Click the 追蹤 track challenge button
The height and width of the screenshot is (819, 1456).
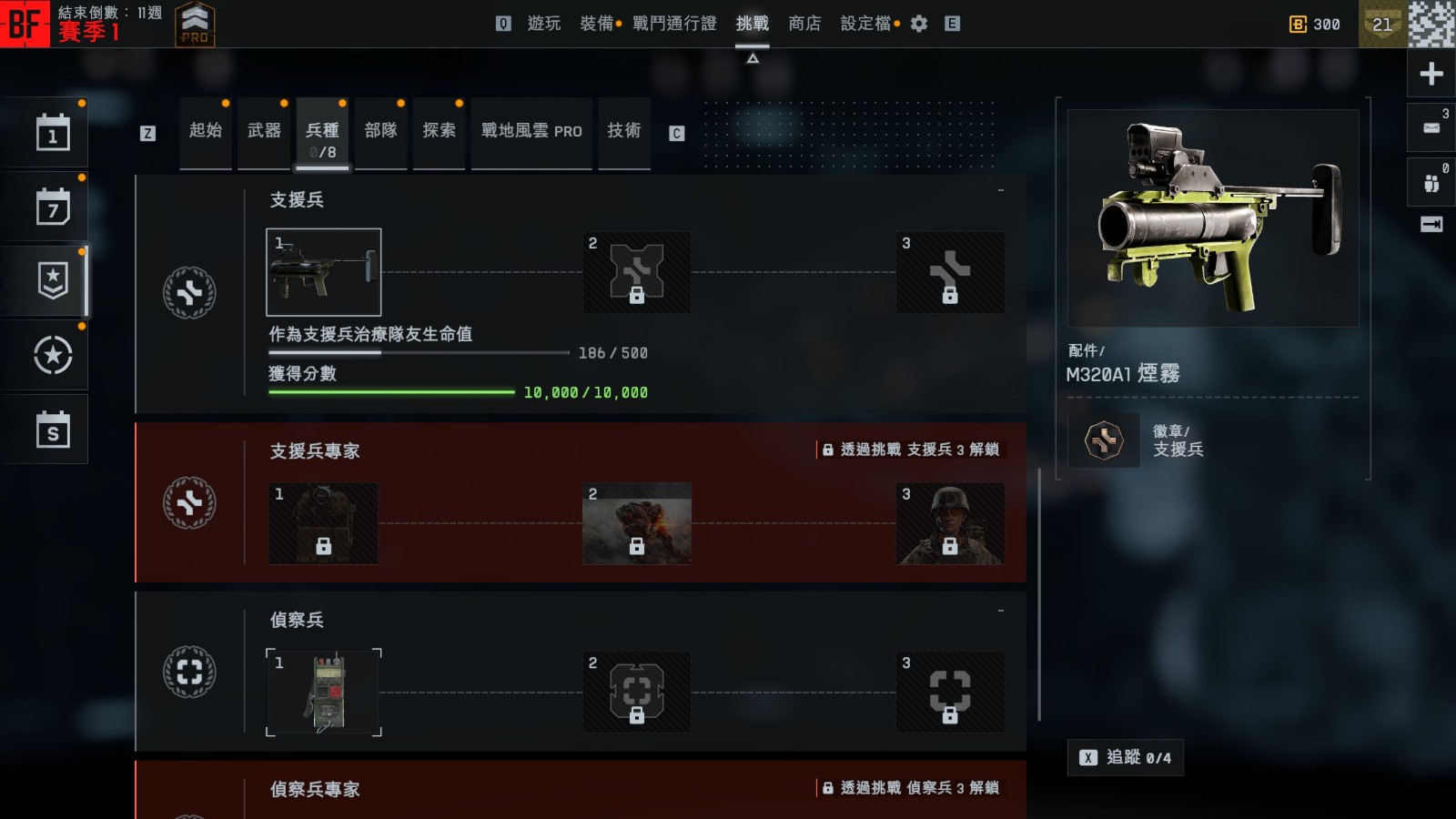[1125, 757]
